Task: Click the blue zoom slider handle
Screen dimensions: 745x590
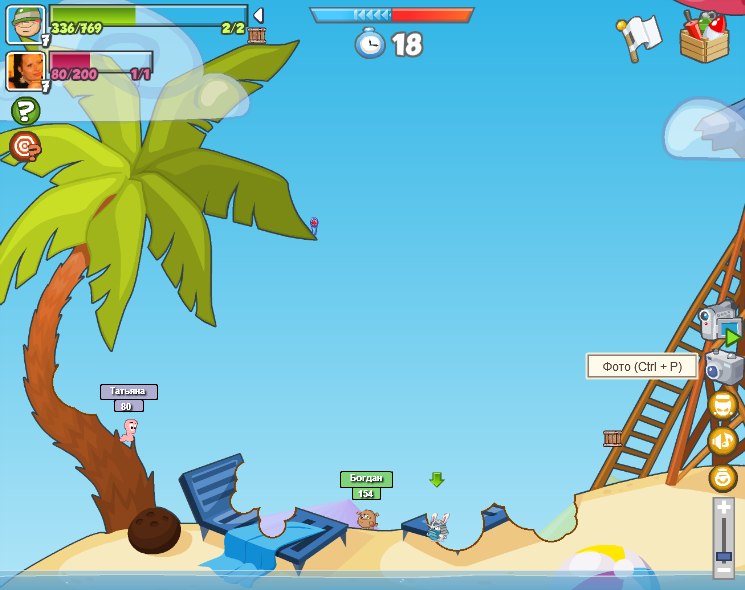Action: [723, 555]
